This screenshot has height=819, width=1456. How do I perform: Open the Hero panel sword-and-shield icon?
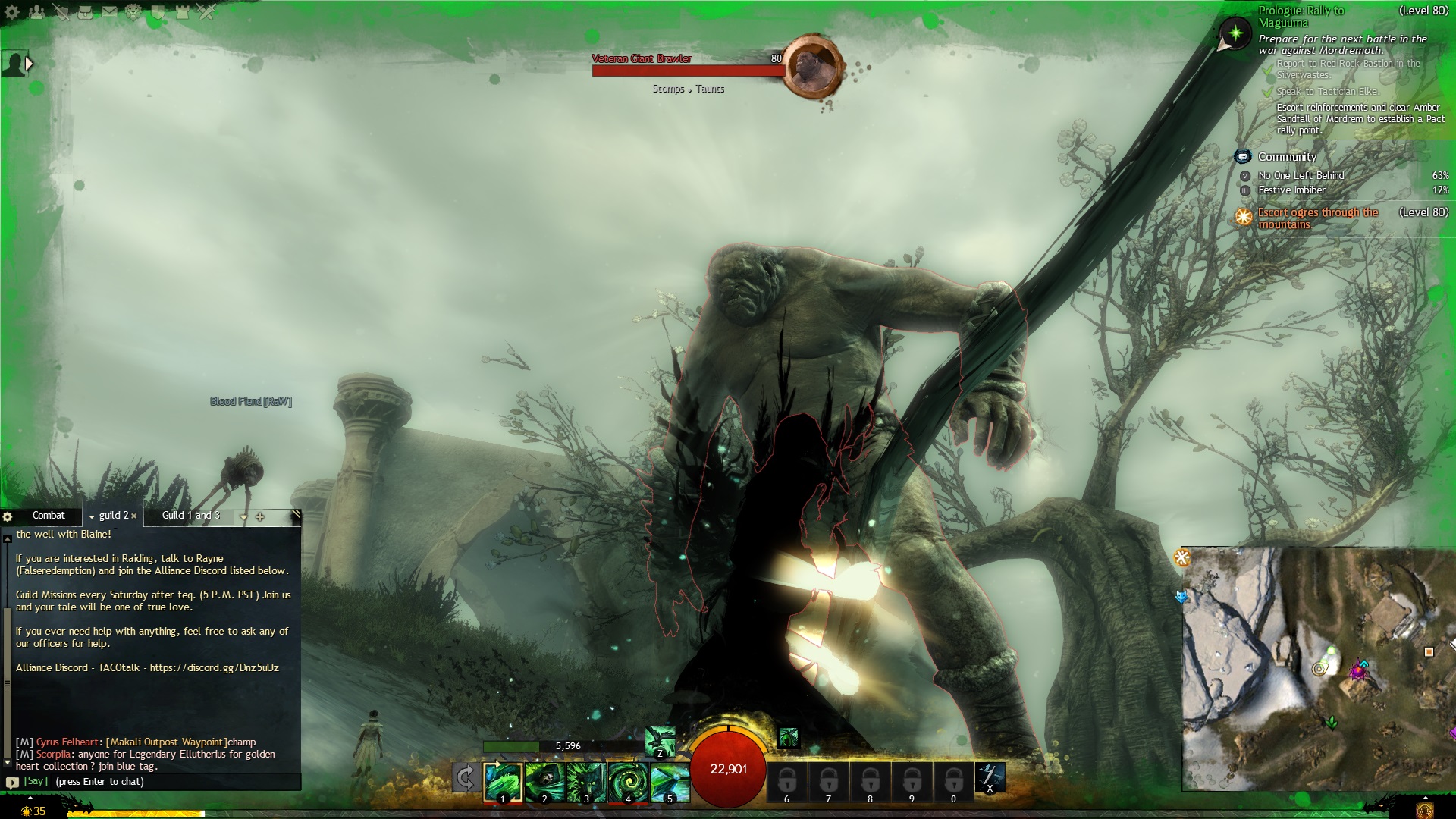point(61,11)
